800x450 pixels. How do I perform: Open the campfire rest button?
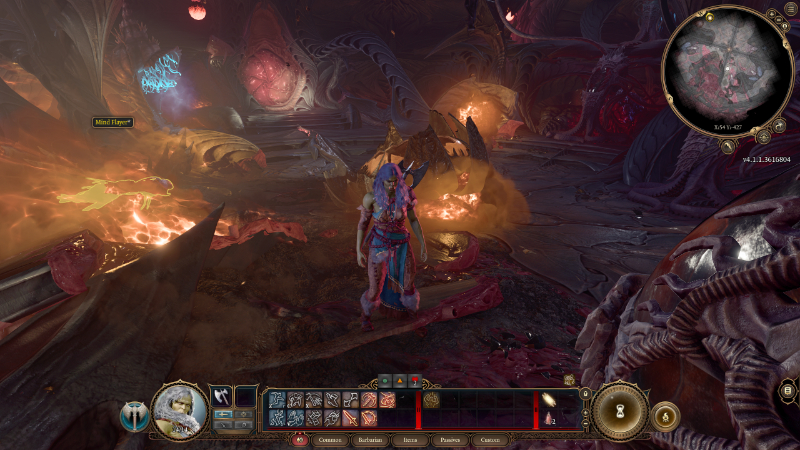click(x=665, y=414)
